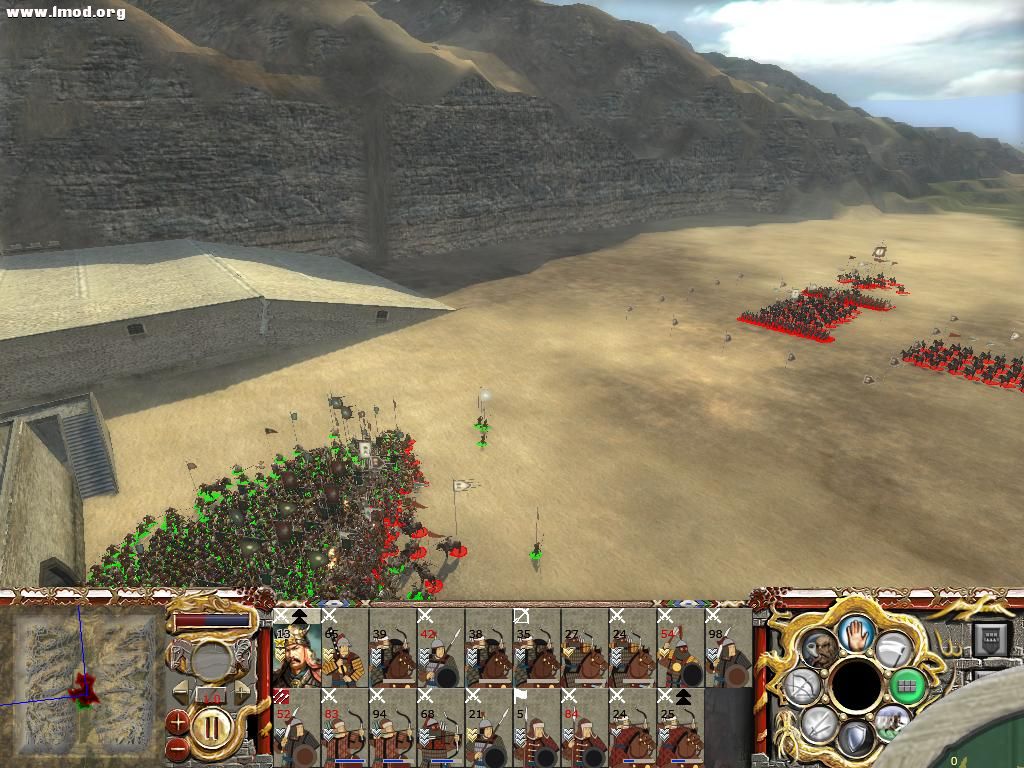Pause the battle with the round pause button
This screenshot has height=768, width=1024.
click(x=211, y=724)
